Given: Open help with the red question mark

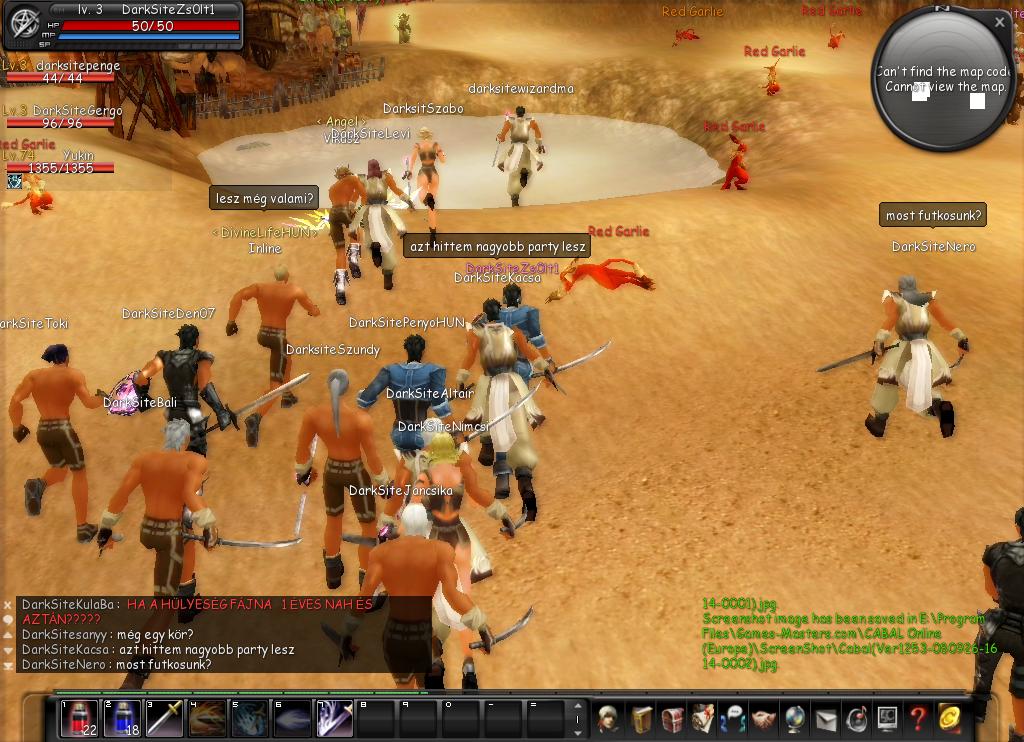Looking at the screenshot, I should click(917, 718).
